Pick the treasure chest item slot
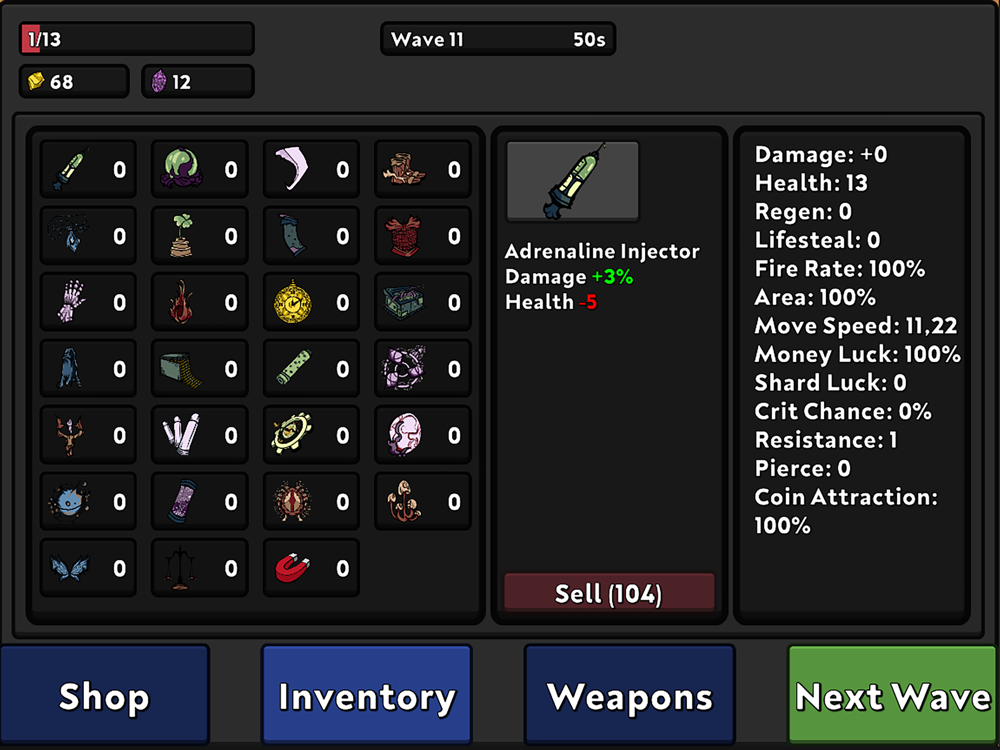This screenshot has height=750, width=1000. click(x=423, y=302)
